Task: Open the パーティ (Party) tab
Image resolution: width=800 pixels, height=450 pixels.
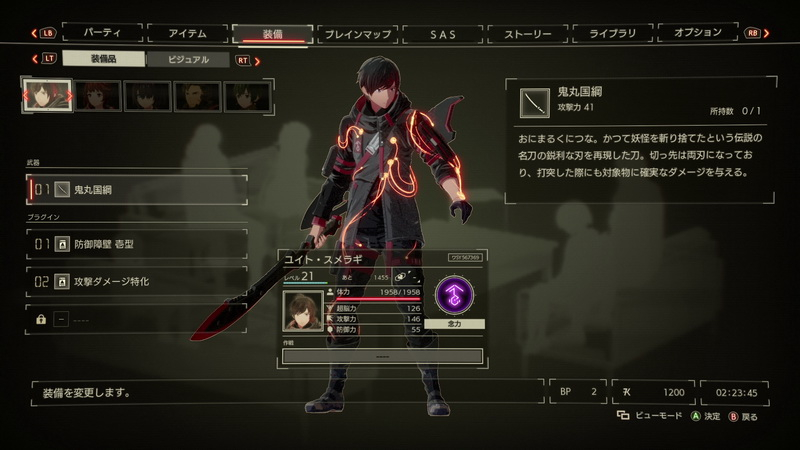Action: tap(101, 33)
